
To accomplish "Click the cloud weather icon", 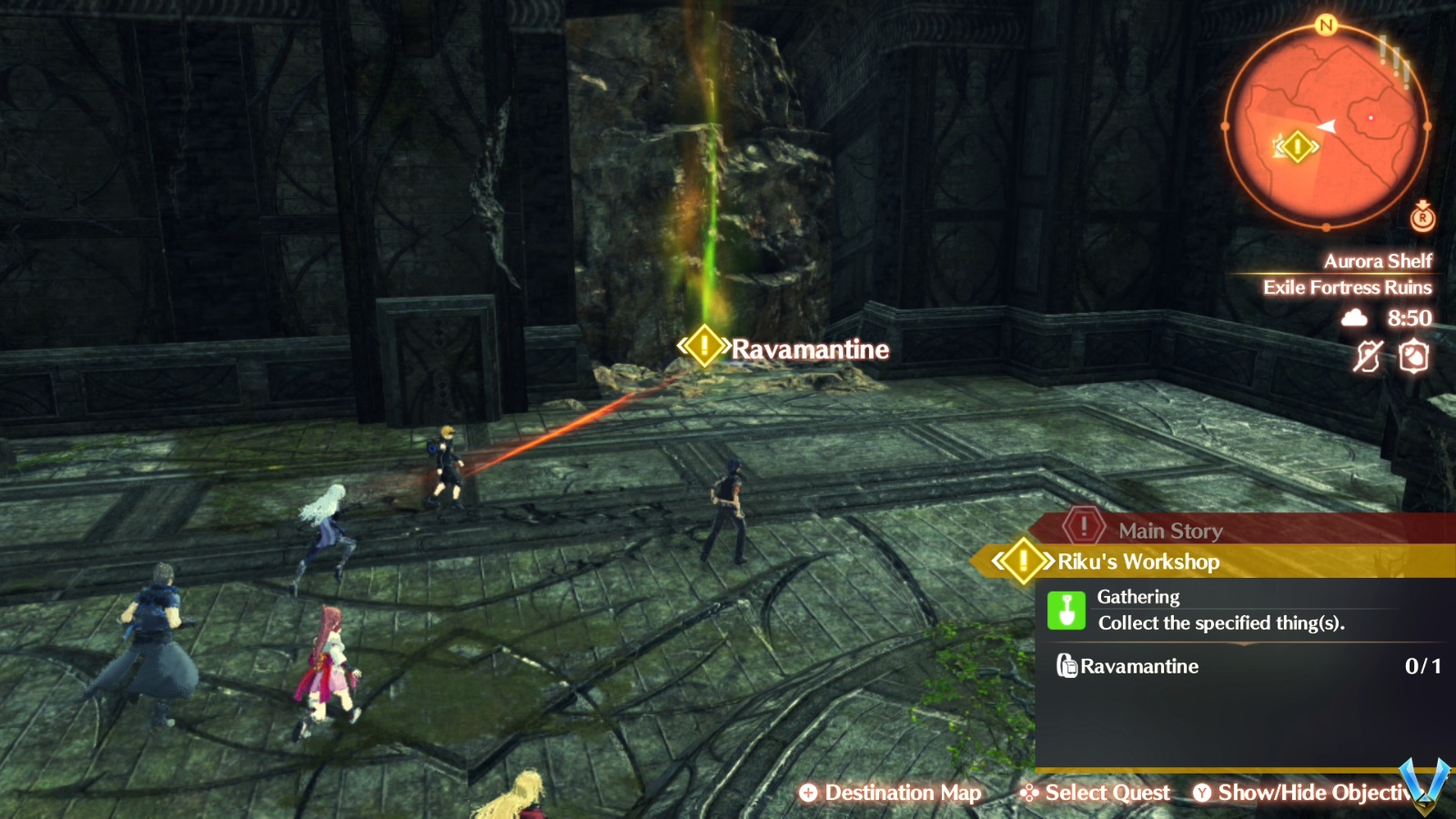I will point(1356,318).
